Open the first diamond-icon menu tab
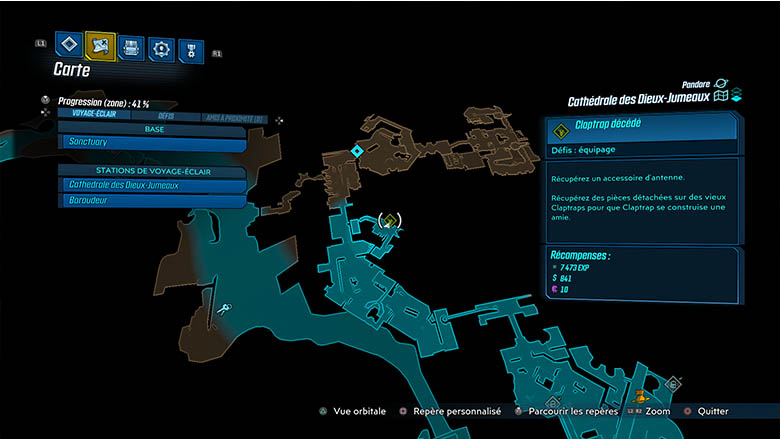 [69, 45]
